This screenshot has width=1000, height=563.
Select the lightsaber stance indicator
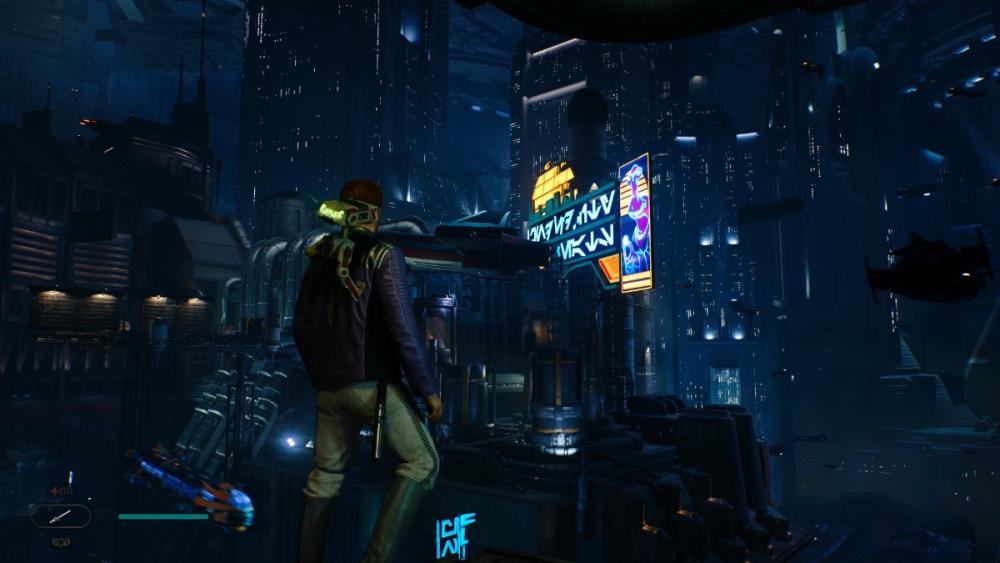click(61, 516)
